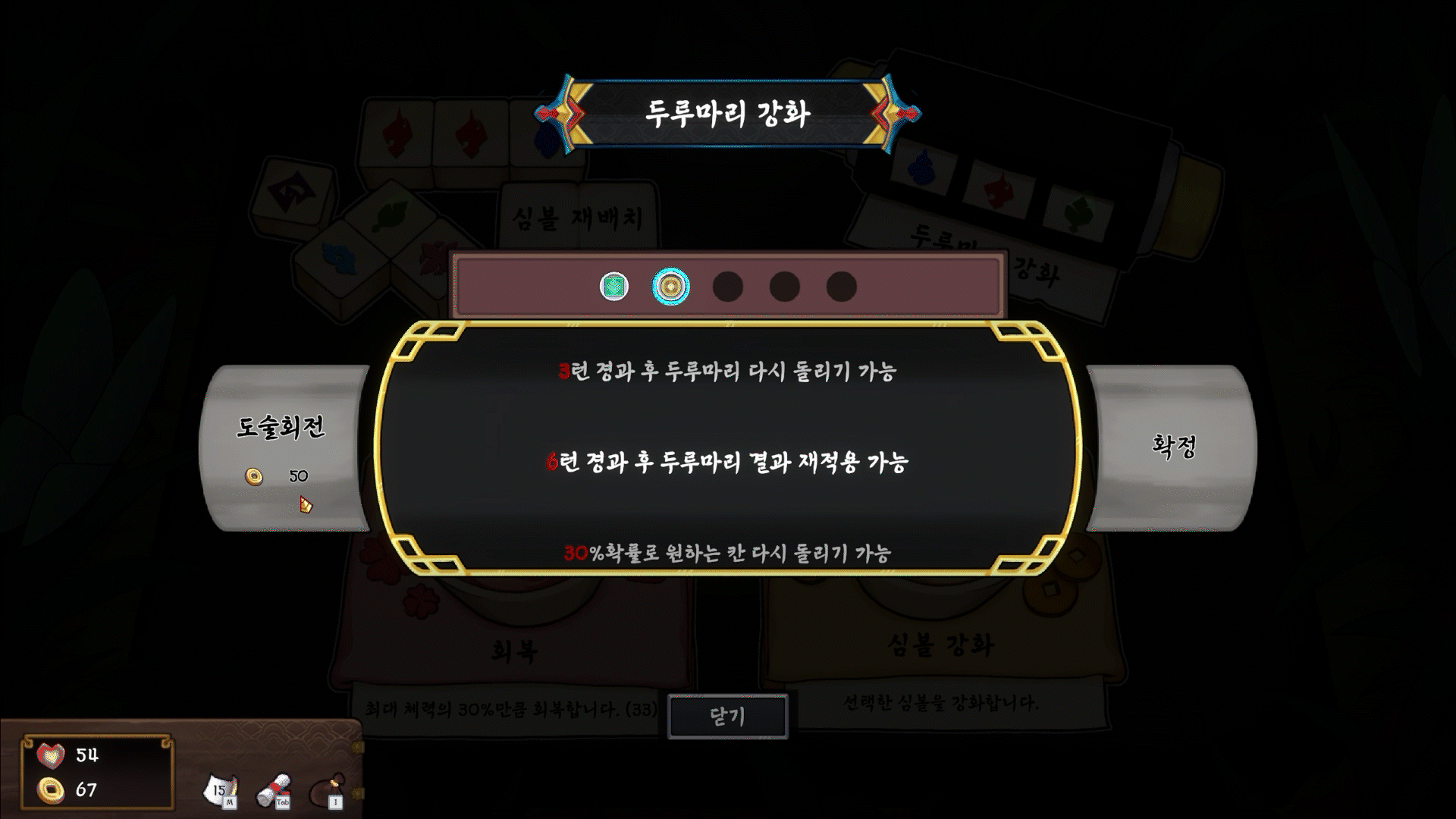Viewport: 1456px width, 819px height.
Task: Click 도술회전 to reroll the scroll
Action: pyautogui.click(x=283, y=428)
